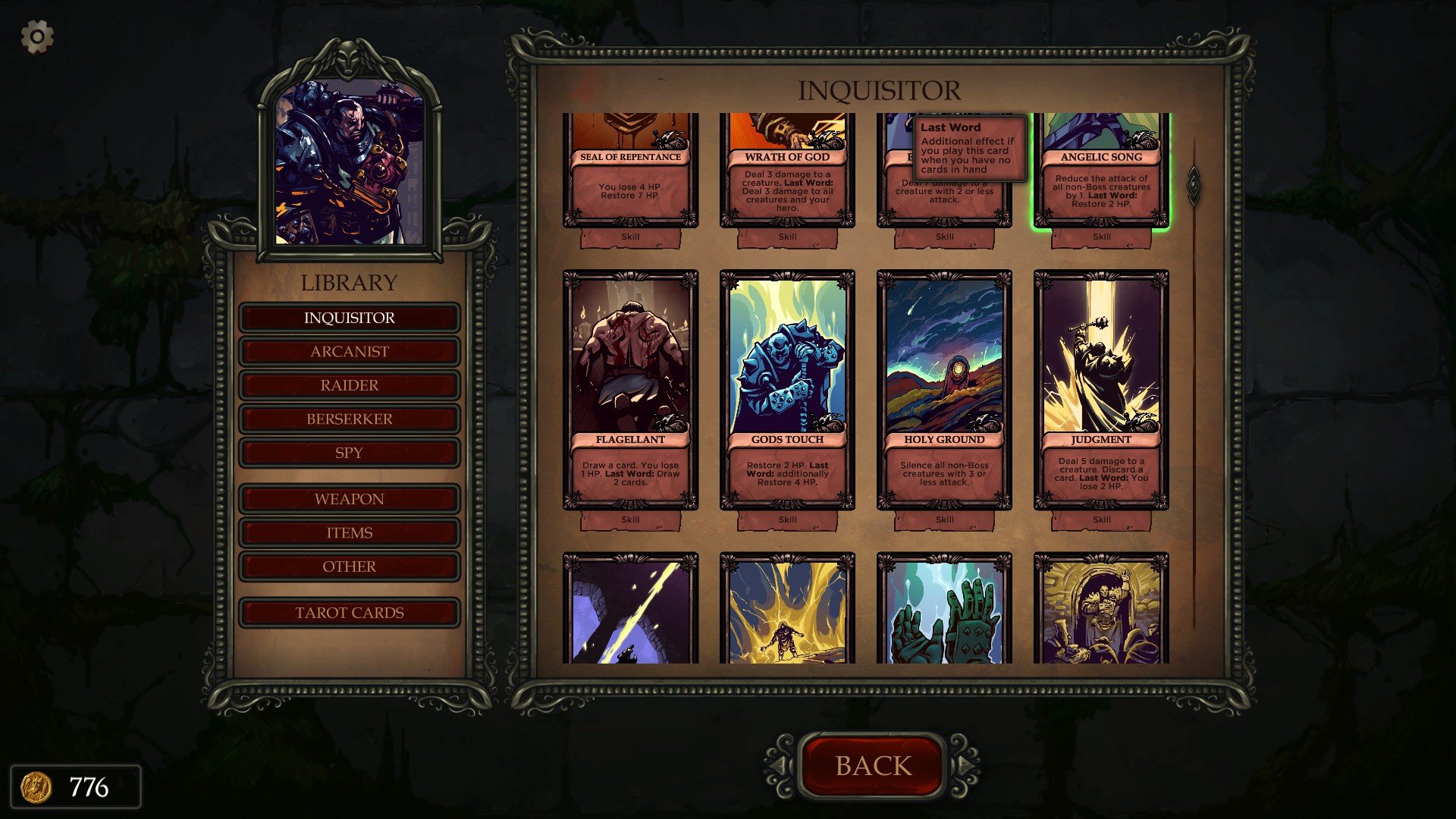Open settings with the gear icon
Viewport: 1456px width, 819px height.
tap(37, 36)
